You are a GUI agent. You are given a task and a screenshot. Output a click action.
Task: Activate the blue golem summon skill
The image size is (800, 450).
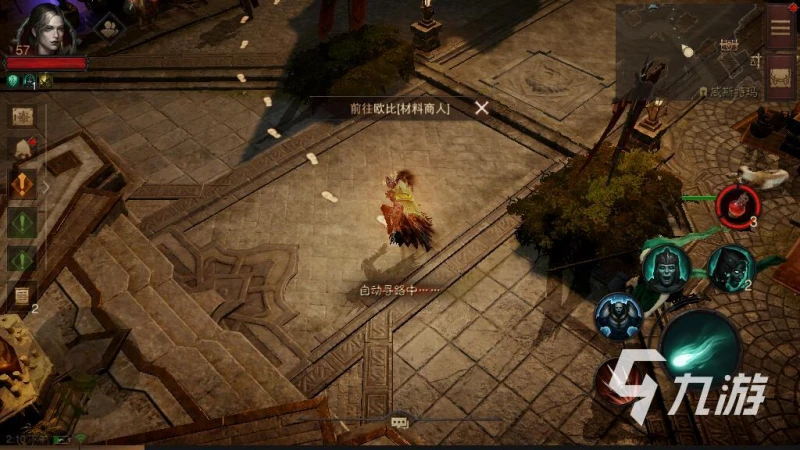click(x=617, y=315)
